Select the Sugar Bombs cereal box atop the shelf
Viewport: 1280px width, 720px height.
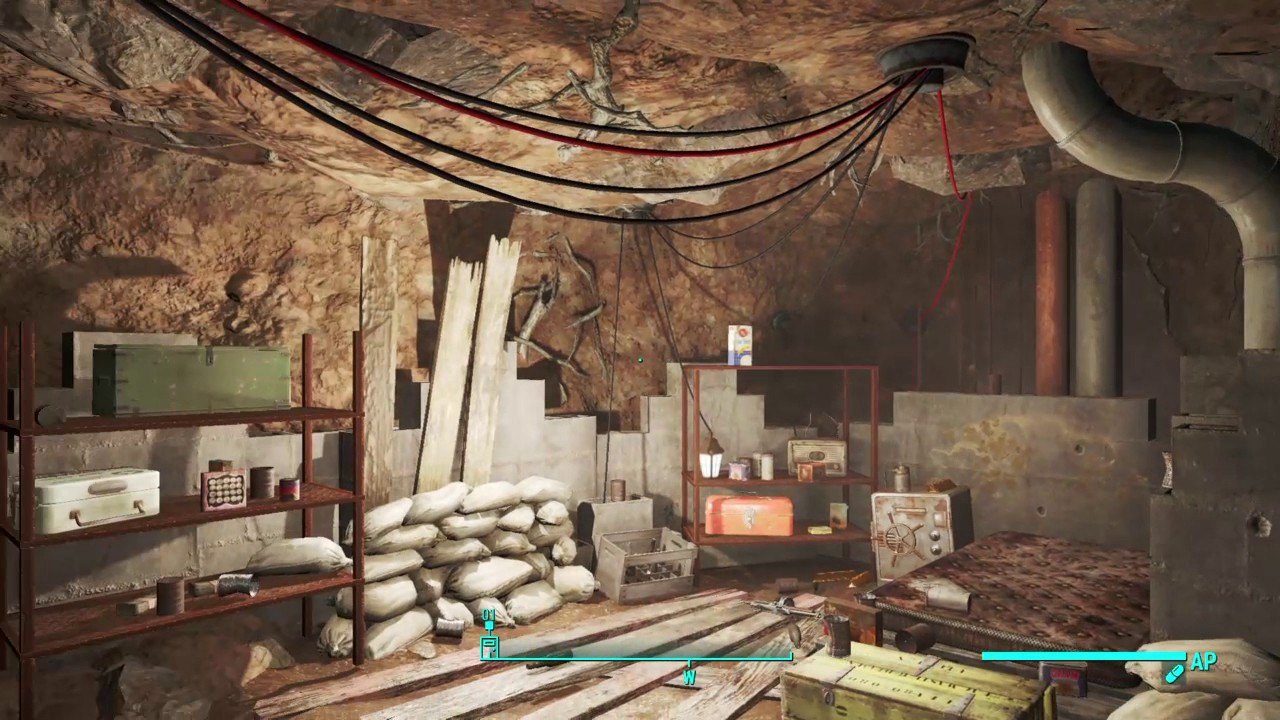742,345
